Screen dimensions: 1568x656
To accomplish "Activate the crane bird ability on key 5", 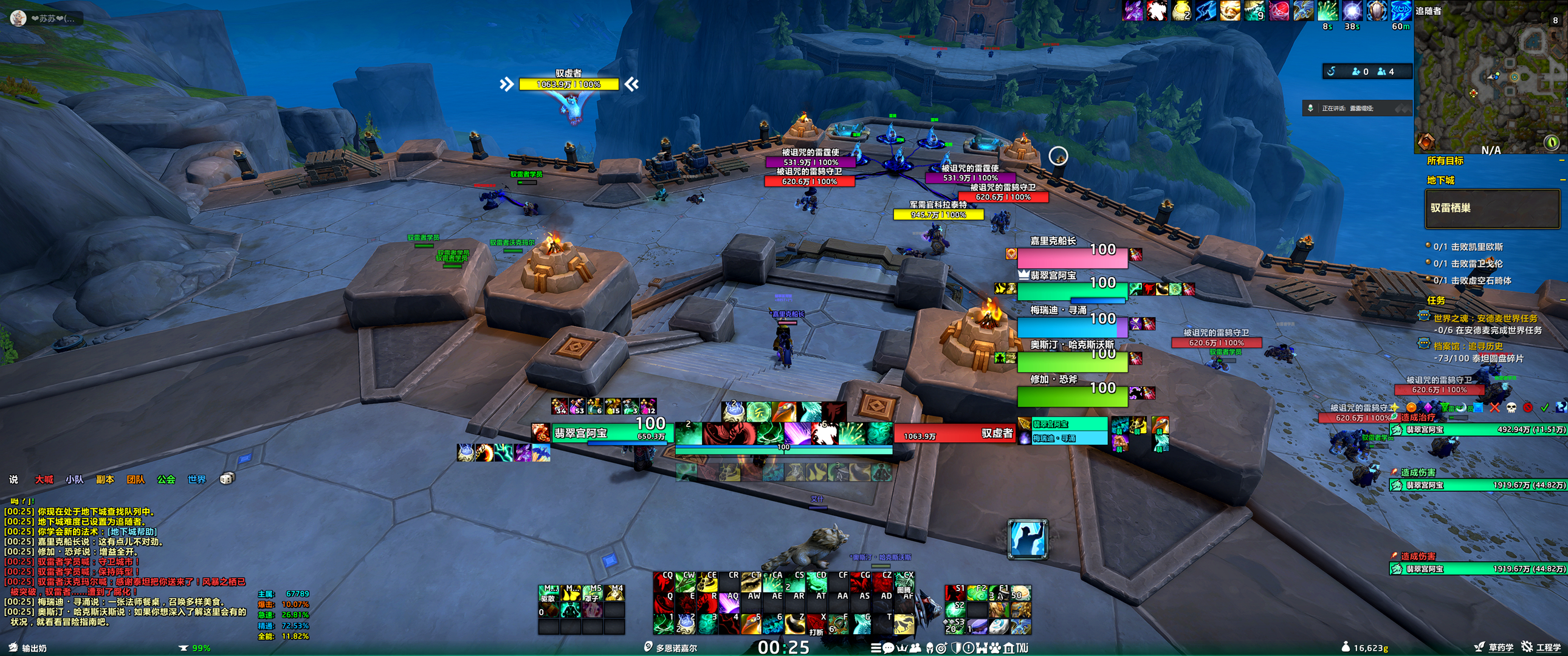I will coord(752,623).
